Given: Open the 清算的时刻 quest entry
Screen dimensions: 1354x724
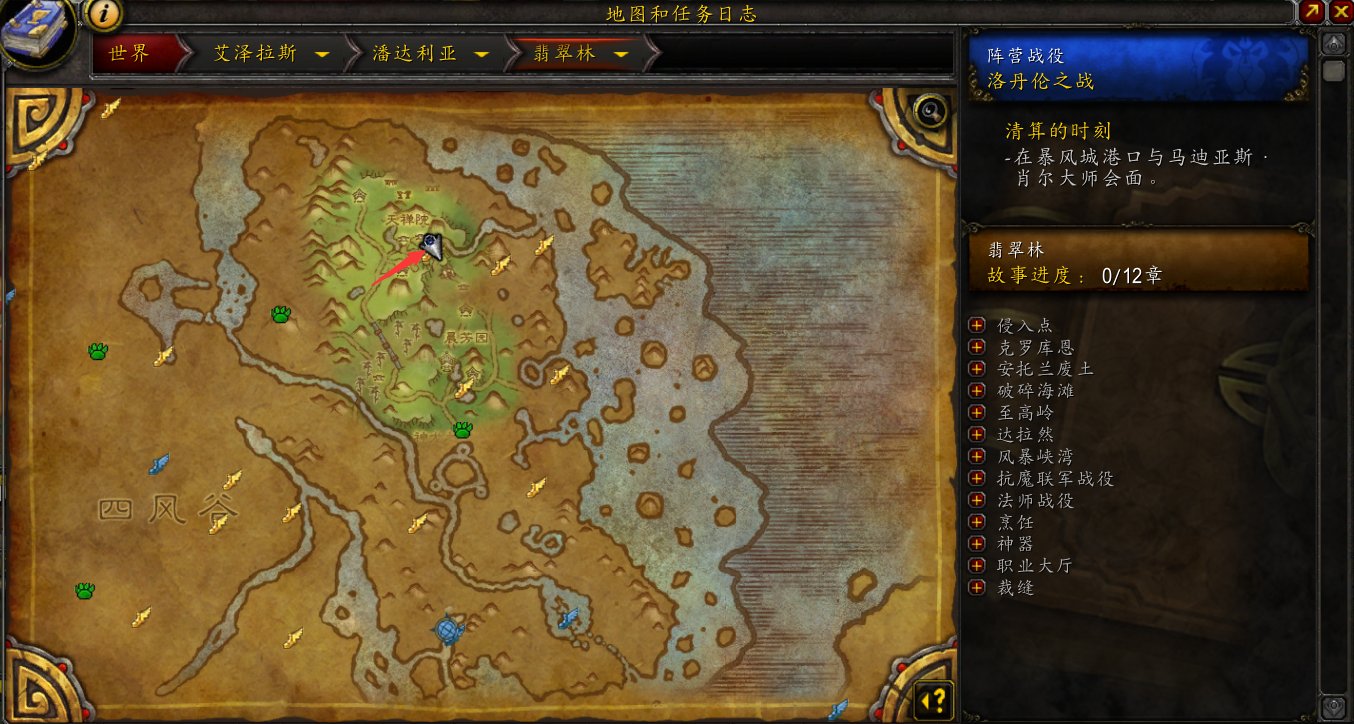Looking at the screenshot, I should pos(1058,131).
